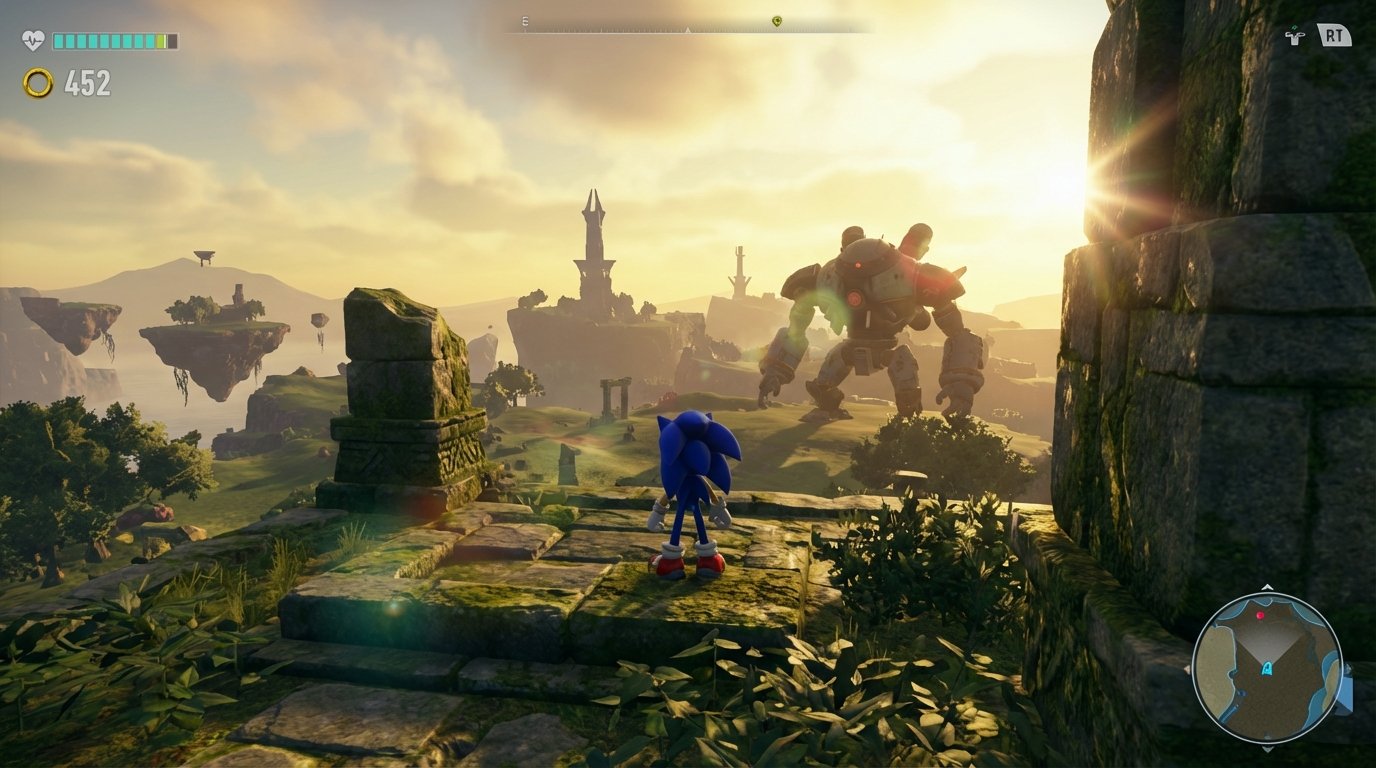Click the RT trigger button prompt
Screen dimensions: 1376x768
pyautogui.click(x=1335, y=34)
